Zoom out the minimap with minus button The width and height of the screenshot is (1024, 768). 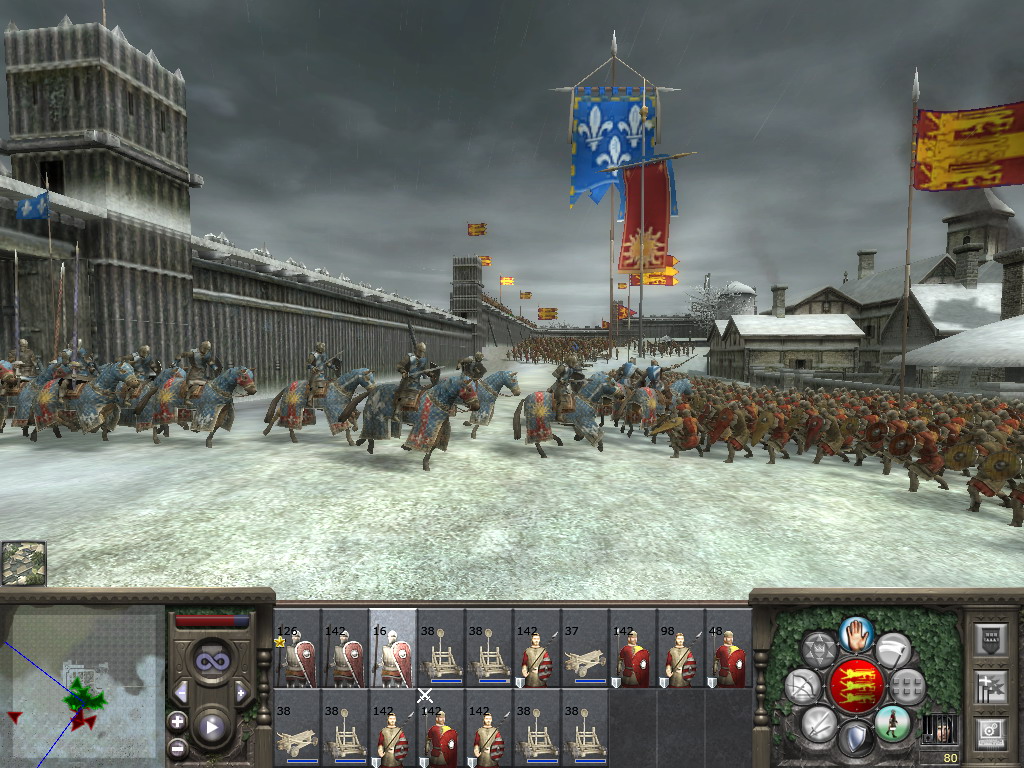click(x=178, y=747)
